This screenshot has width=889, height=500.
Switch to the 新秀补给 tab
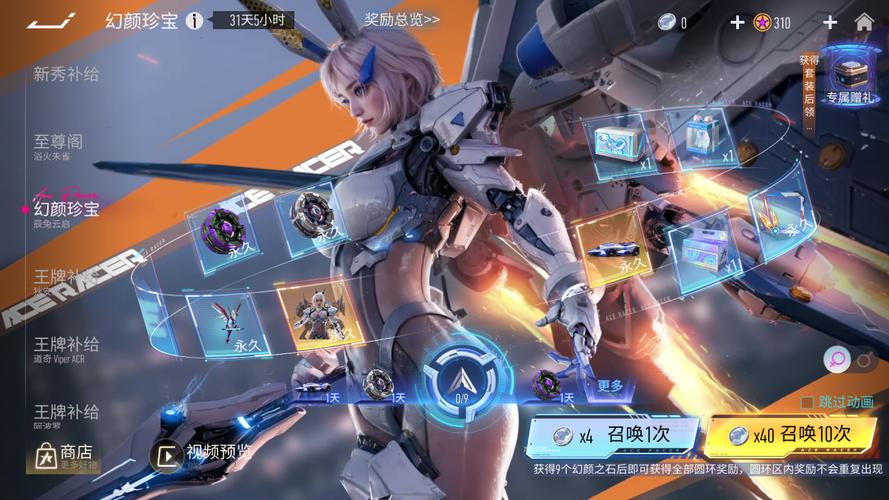click(66, 73)
